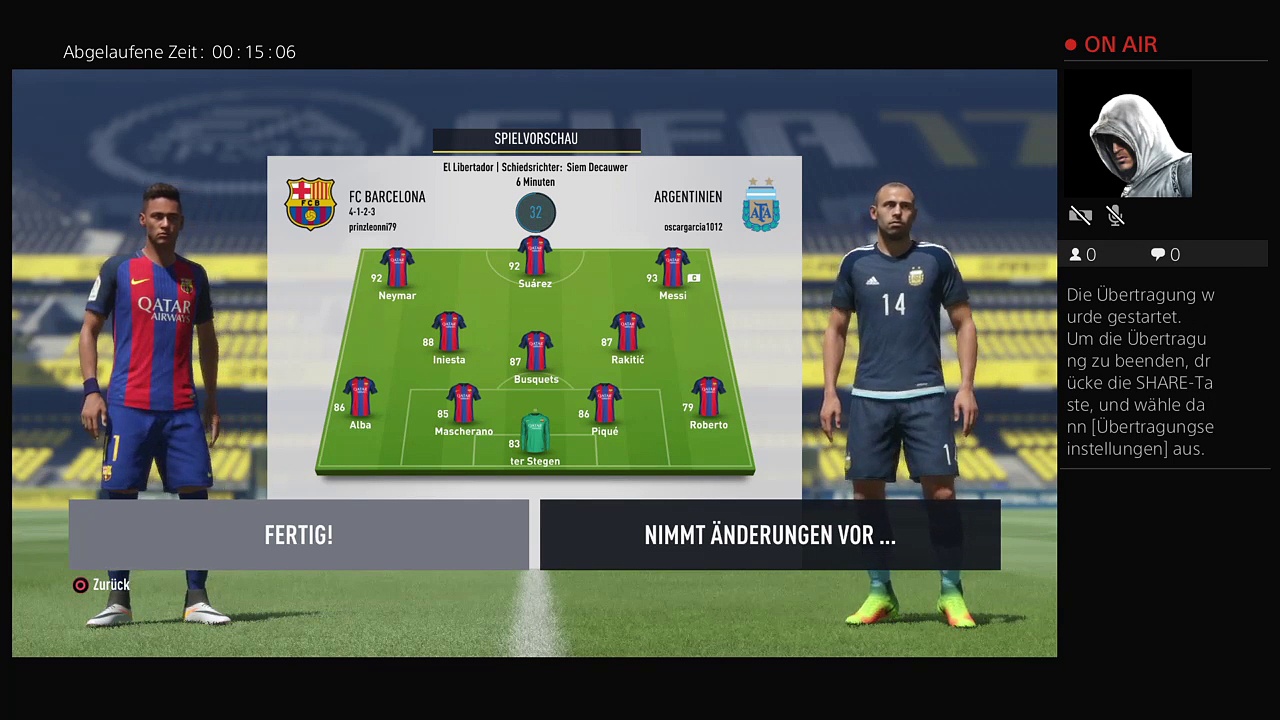Click the crossed-out camera broadcast icon
Image resolution: width=1280 pixels, height=720 pixels.
(x=1080, y=215)
